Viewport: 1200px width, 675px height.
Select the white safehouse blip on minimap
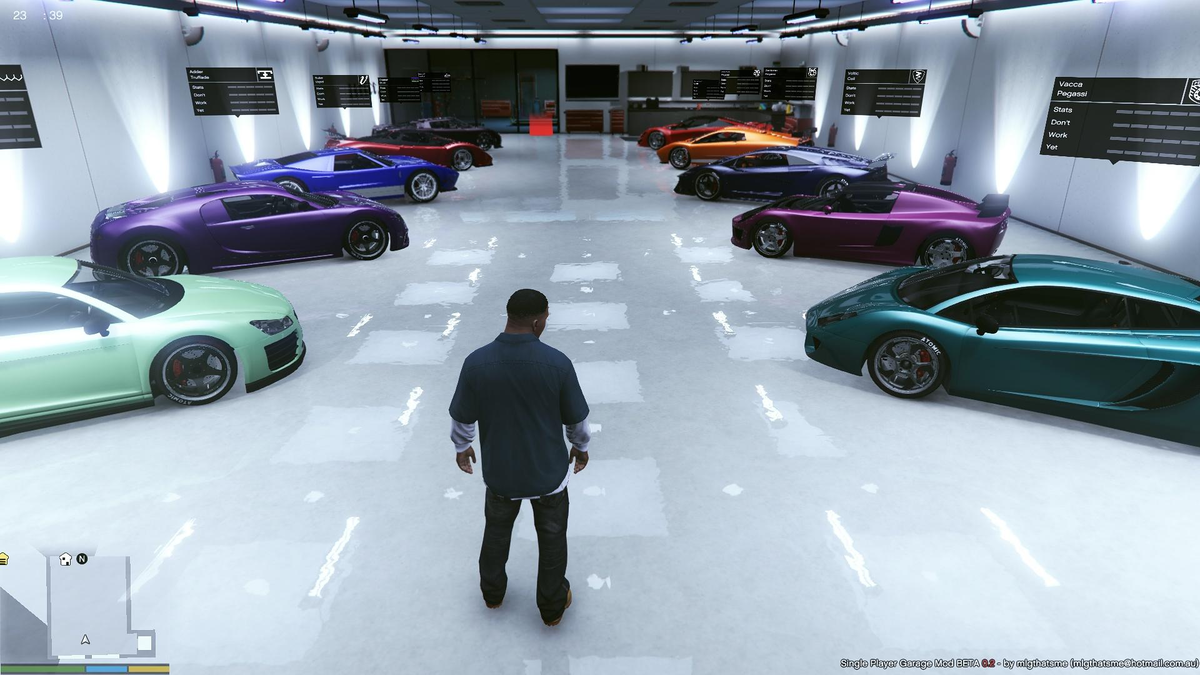(66, 559)
